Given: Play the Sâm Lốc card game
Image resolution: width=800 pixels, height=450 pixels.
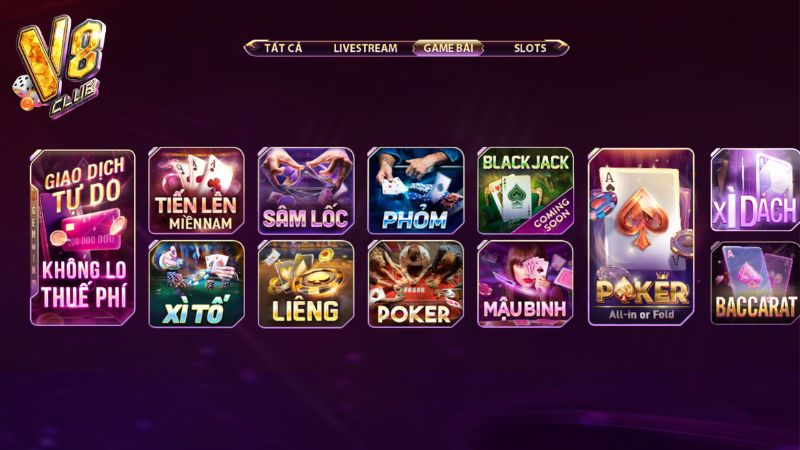Looking at the screenshot, I should (305, 191).
